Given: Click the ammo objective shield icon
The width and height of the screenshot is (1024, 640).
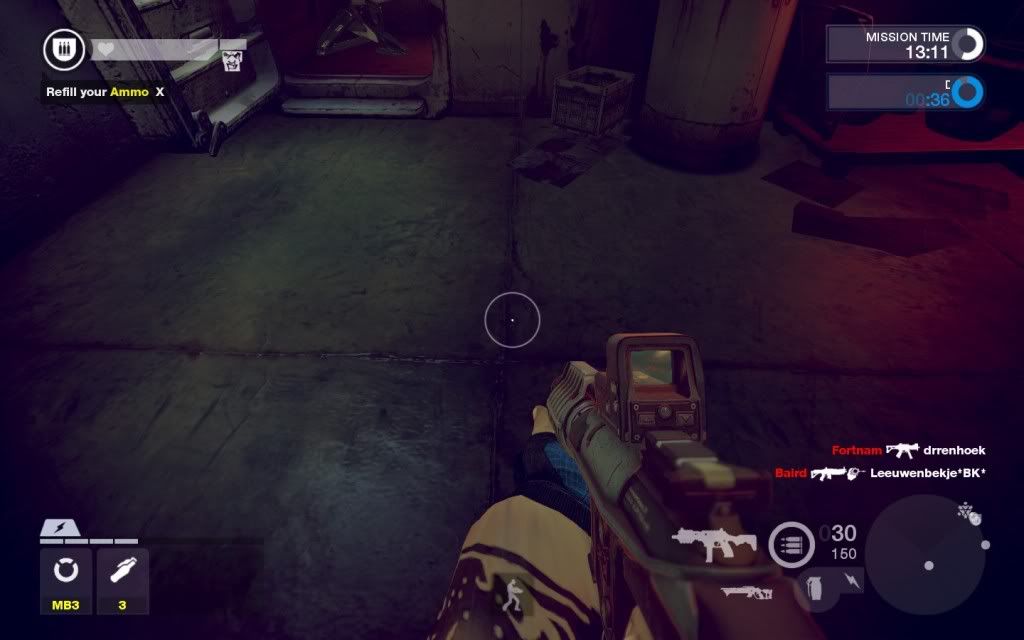Looking at the screenshot, I should 63,50.
